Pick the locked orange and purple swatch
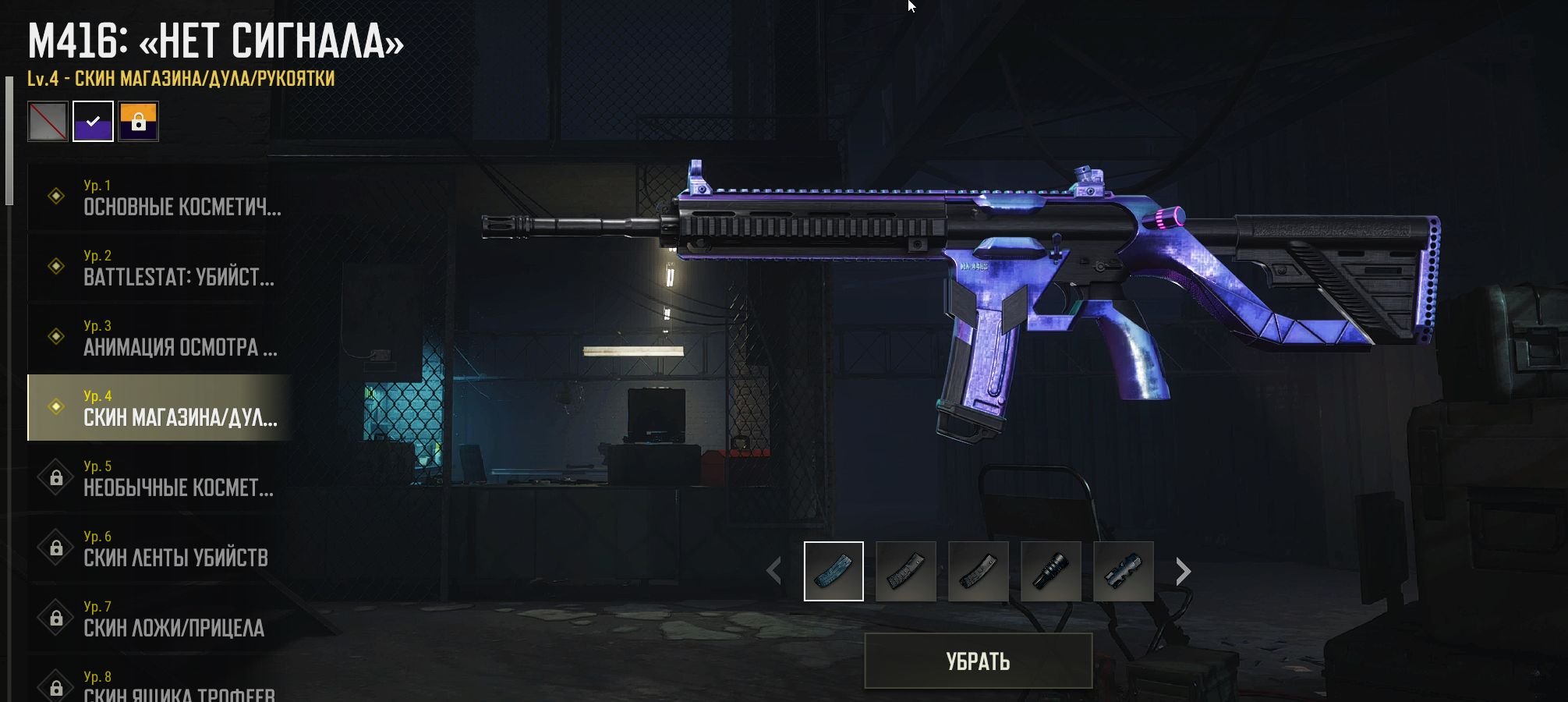Viewport: 1568px width, 702px height. (x=139, y=122)
